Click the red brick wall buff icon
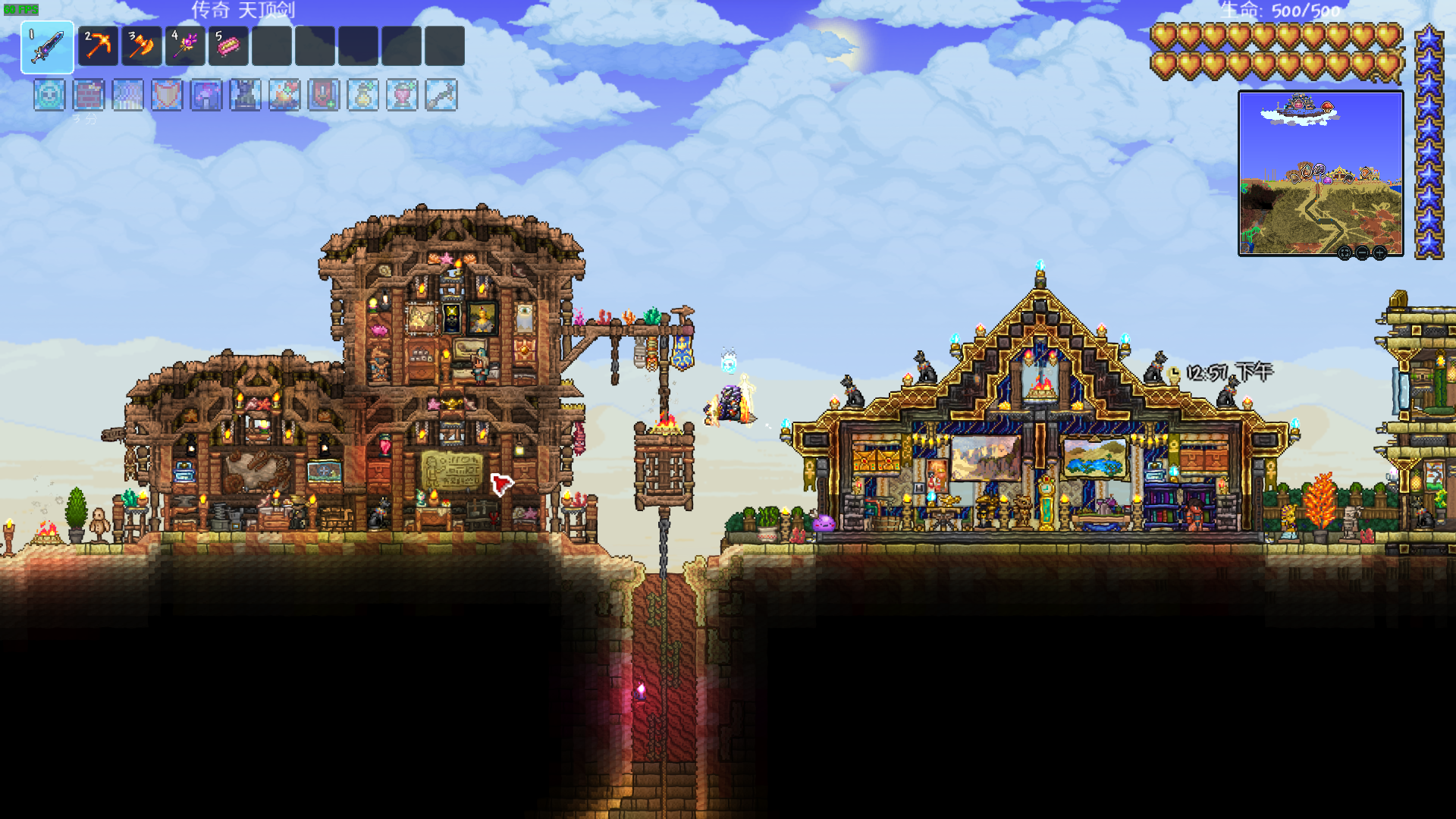 pyautogui.click(x=89, y=96)
